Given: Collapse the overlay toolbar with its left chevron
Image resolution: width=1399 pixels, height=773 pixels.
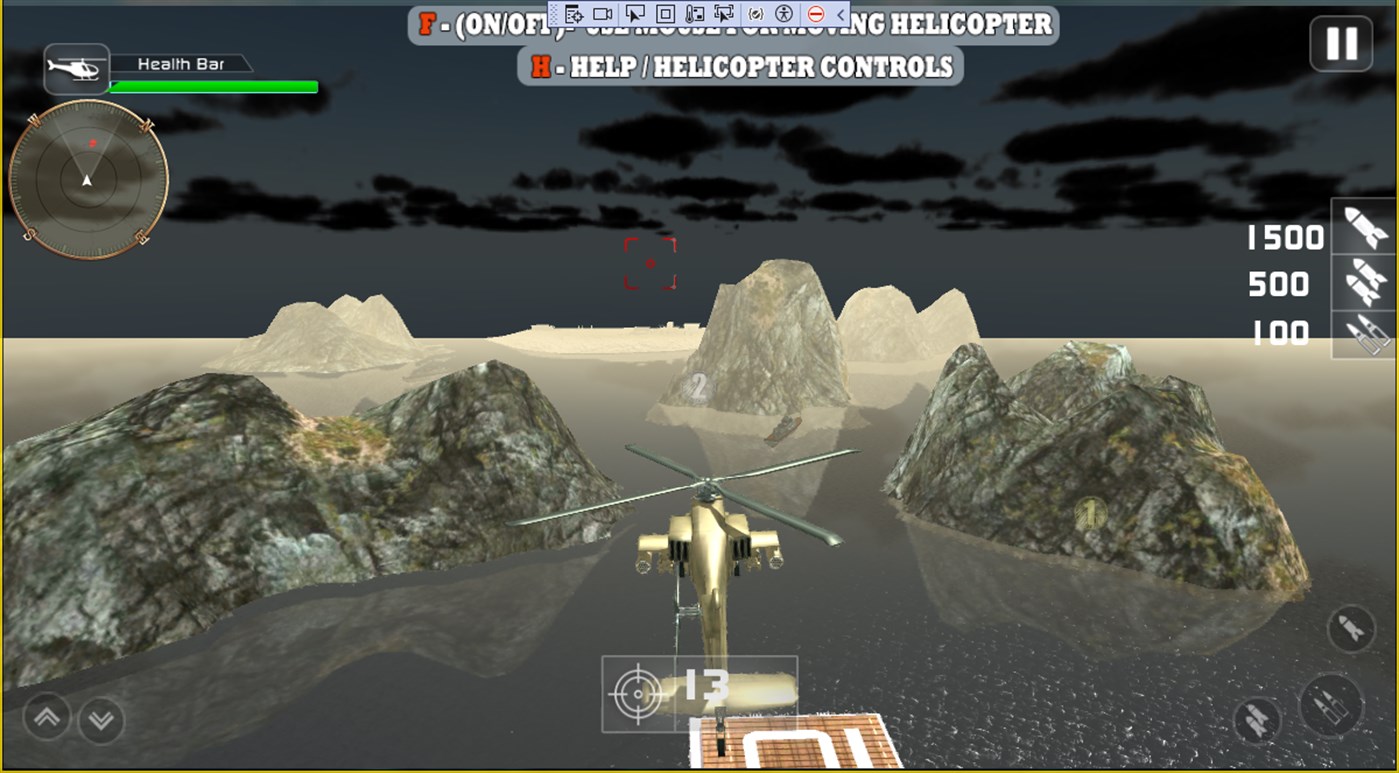Looking at the screenshot, I should [x=838, y=14].
